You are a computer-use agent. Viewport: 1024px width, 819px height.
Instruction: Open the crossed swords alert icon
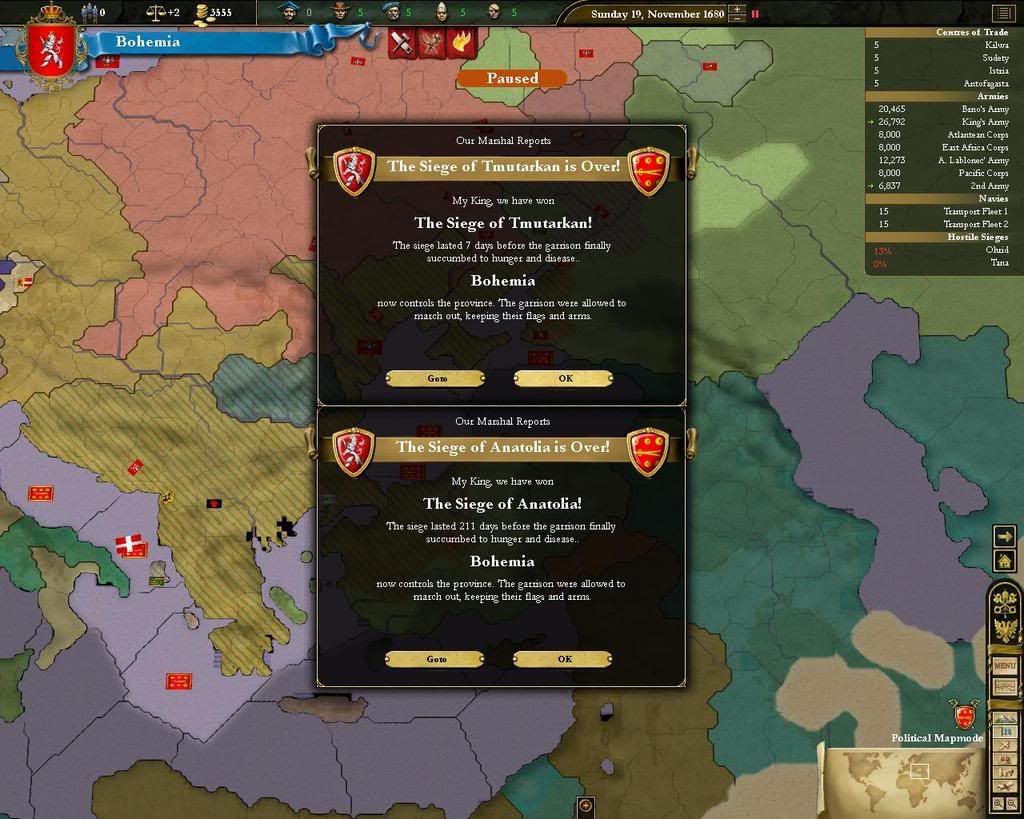click(402, 43)
